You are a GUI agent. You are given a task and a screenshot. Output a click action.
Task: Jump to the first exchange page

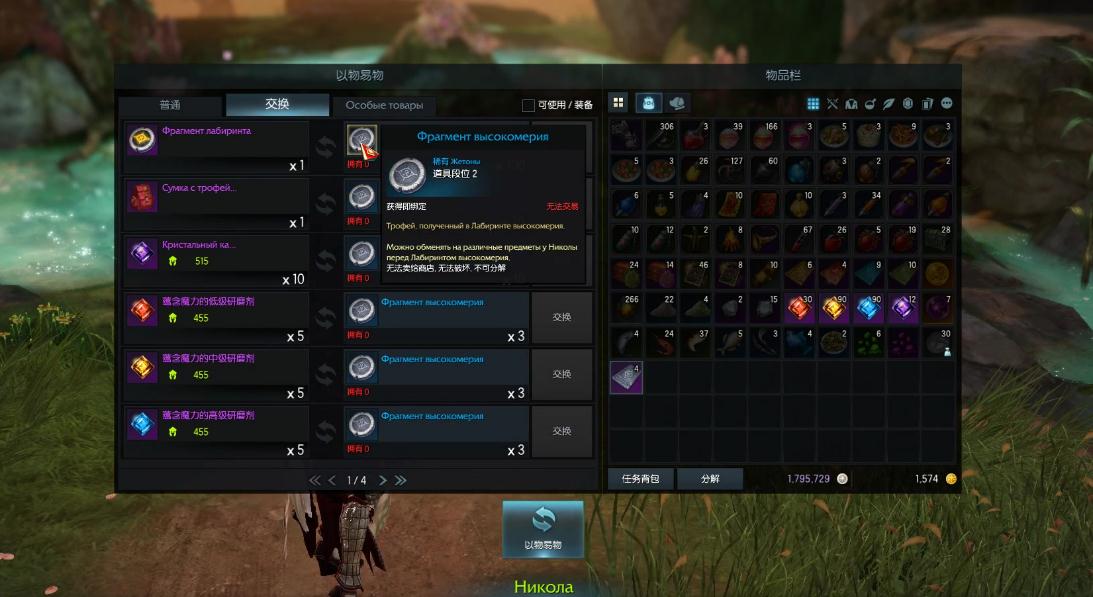[x=314, y=481]
